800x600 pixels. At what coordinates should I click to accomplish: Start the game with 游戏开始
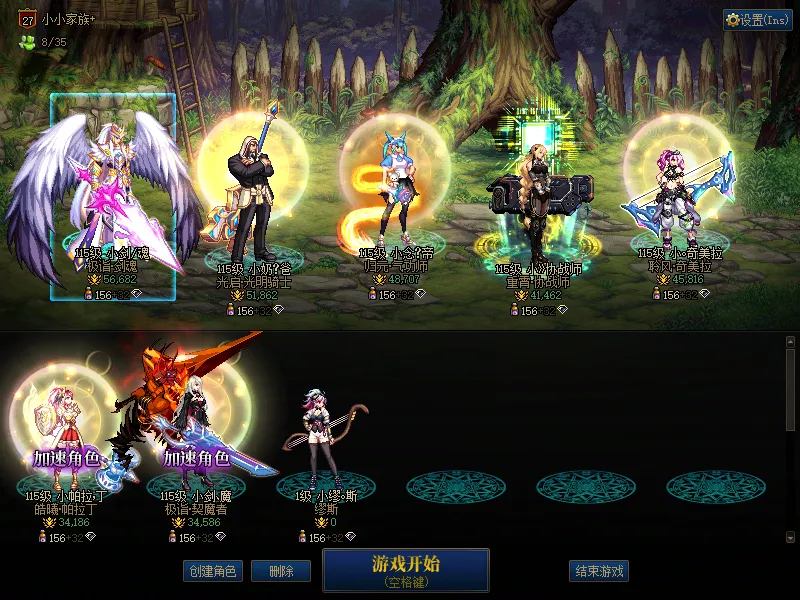tap(405, 569)
